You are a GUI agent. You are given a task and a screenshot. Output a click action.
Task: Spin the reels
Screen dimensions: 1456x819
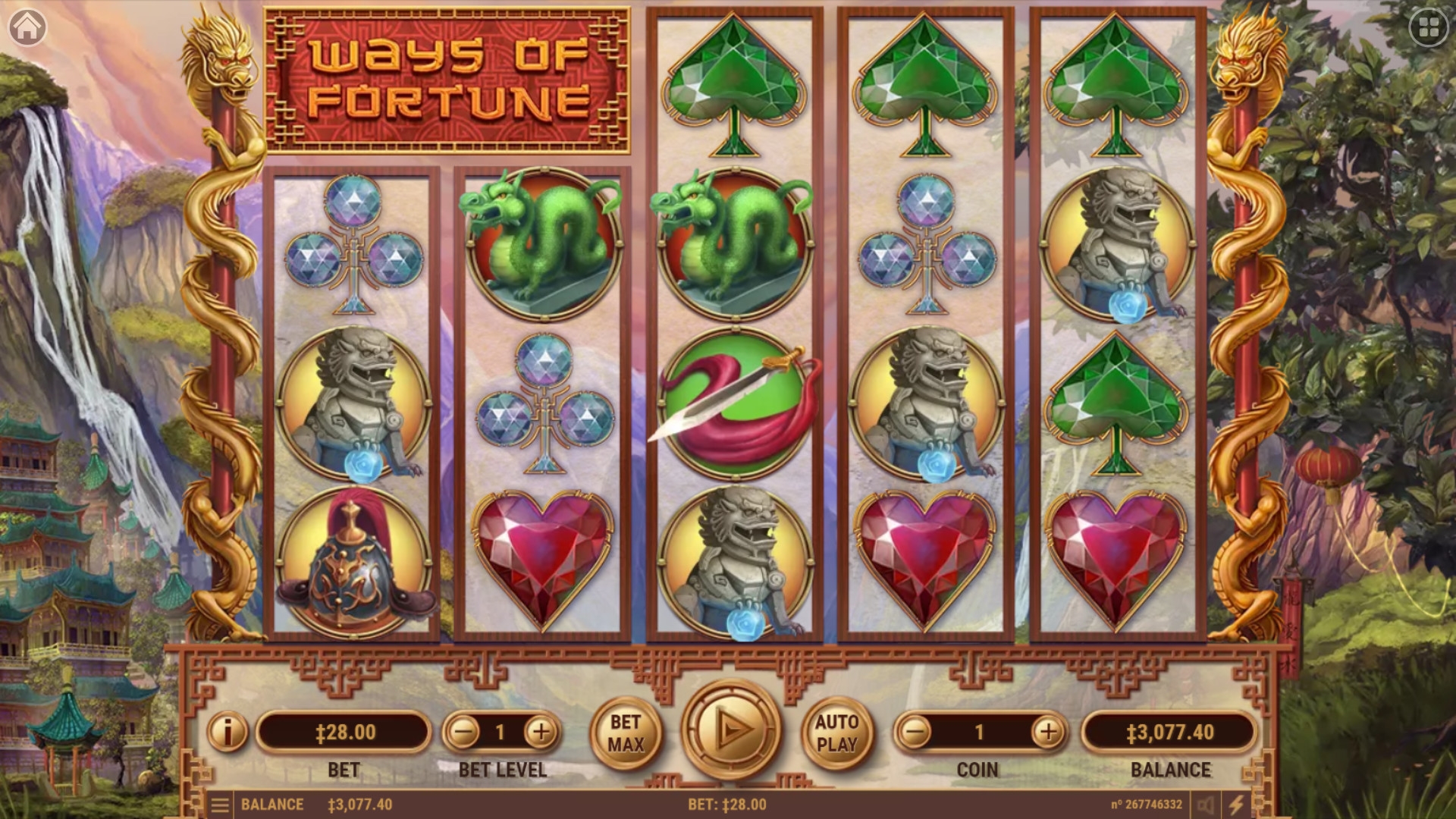(x=731, y=730)
